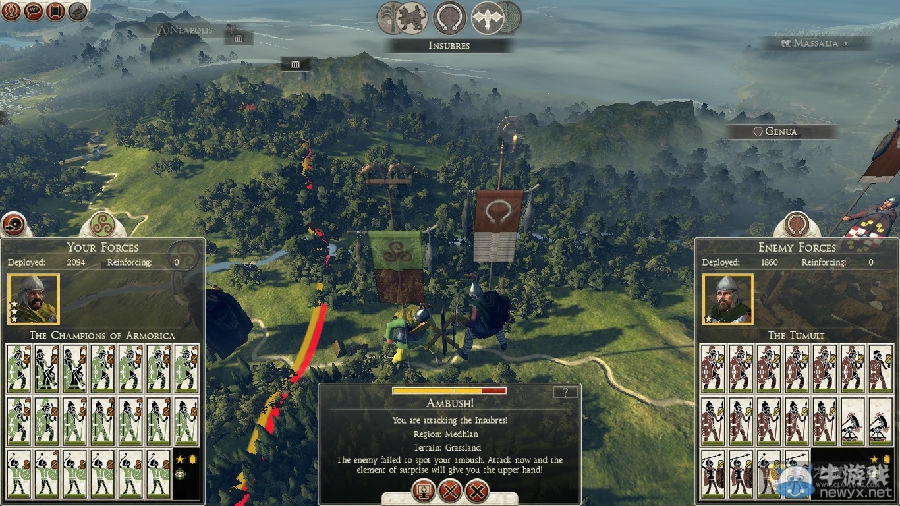Viewport: 900px width, 506px height.
Task: Open the speech bubble advisor icon
Action: (32, 12)
